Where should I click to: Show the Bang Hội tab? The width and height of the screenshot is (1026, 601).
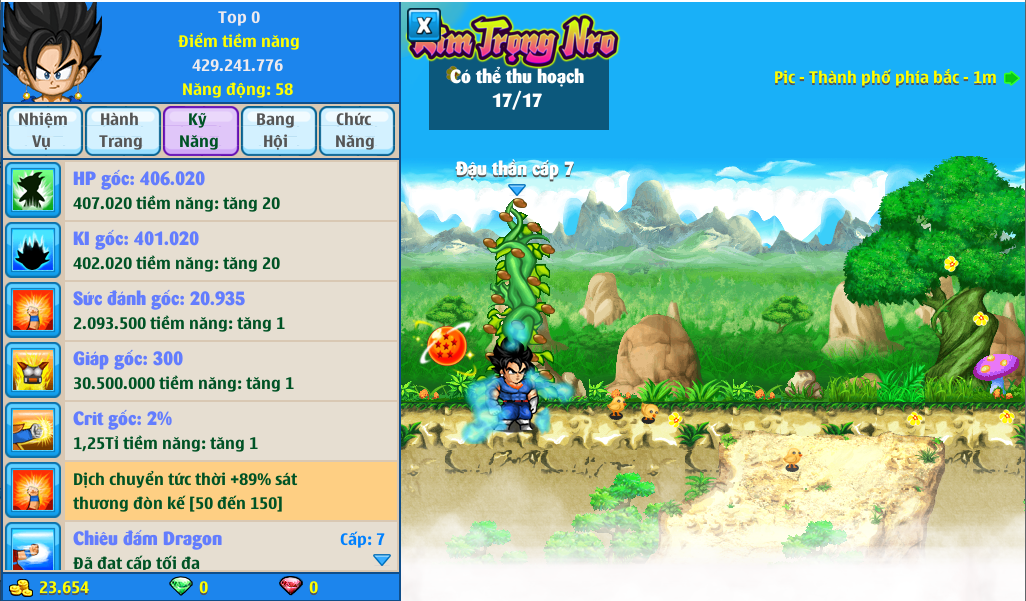pos(276,131)
